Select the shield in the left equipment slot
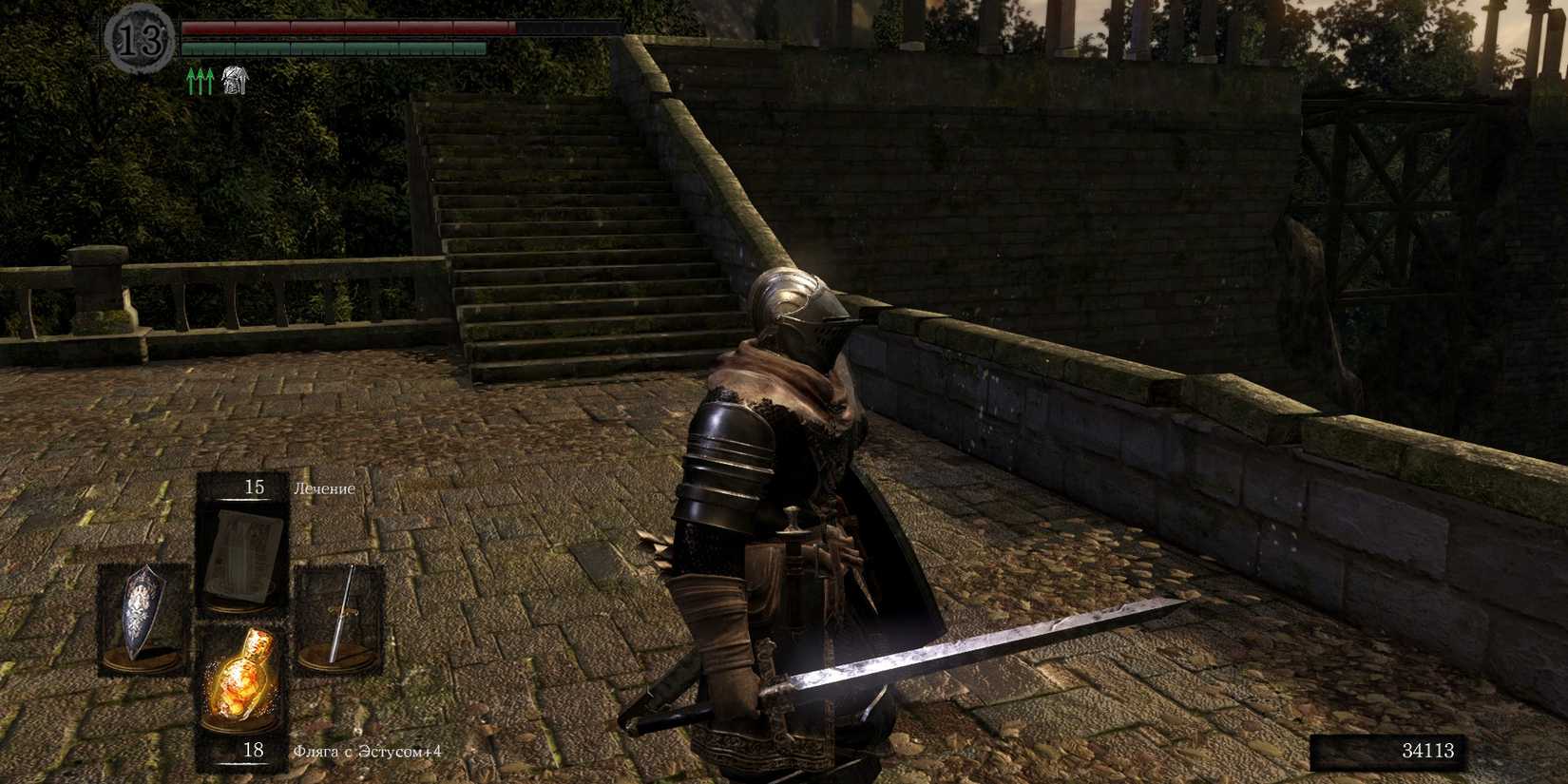1568x784 pixels. click(x=143, y=618)
